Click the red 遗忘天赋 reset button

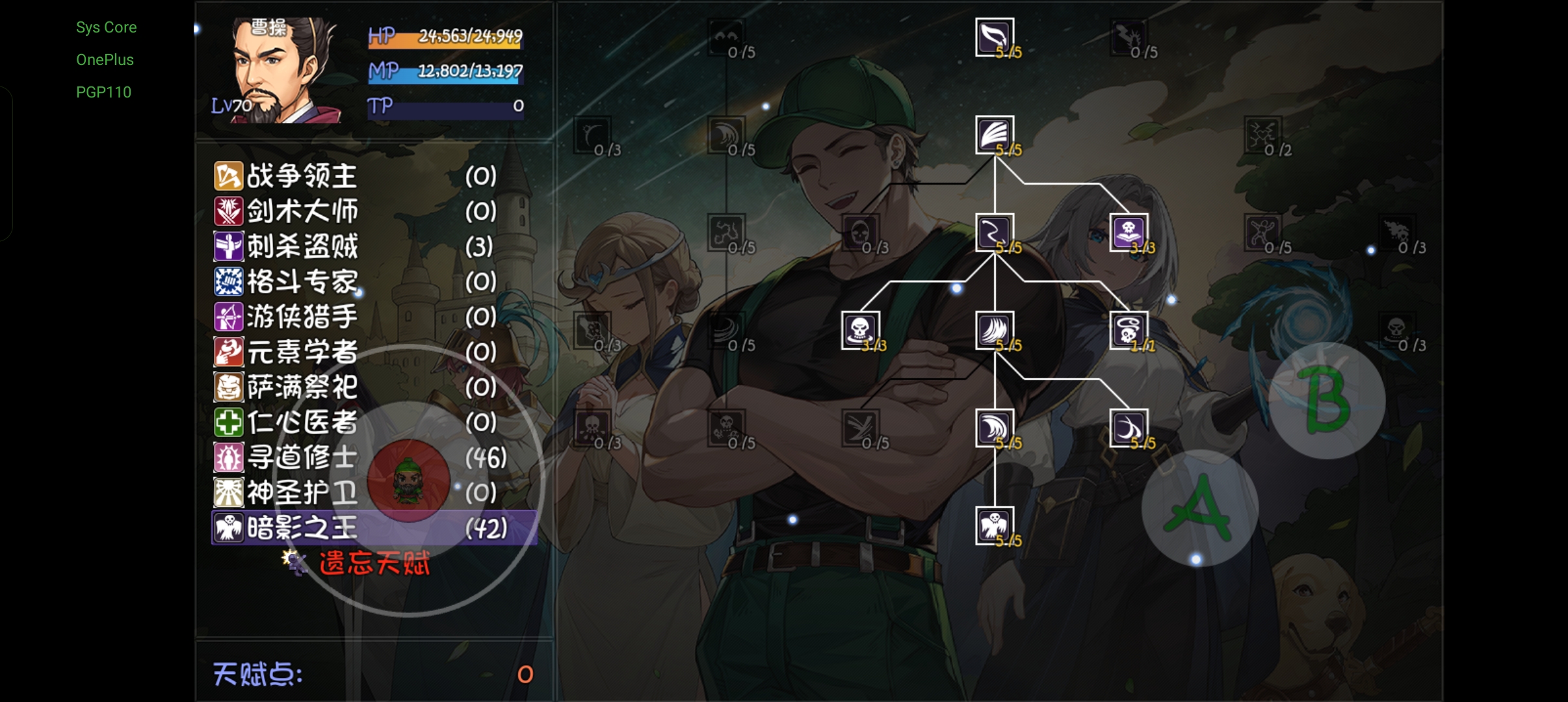pos(374,563)
